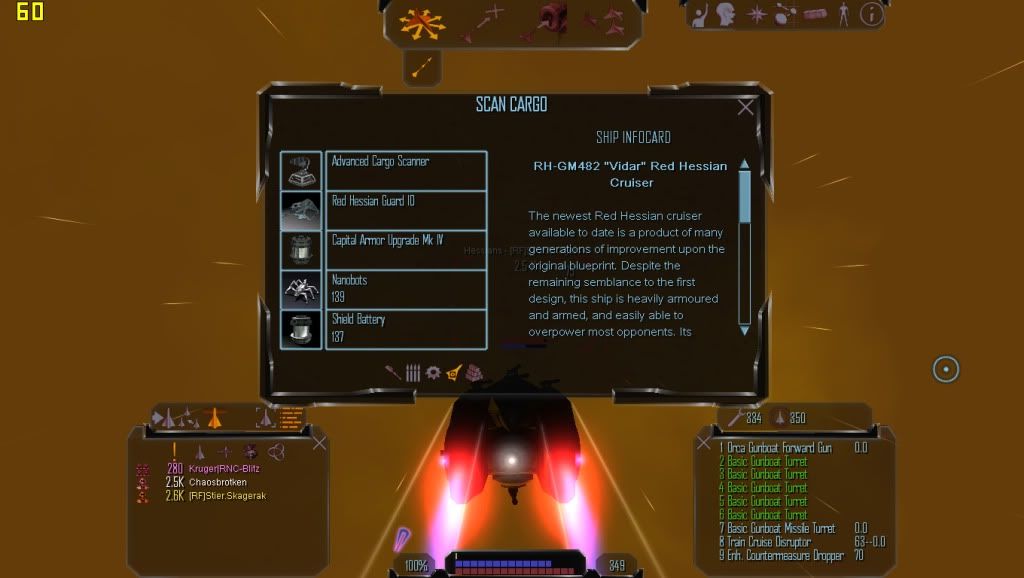This screenshot has height=578, width=1024.
Task: Open the info circle icon in top bar
Action: [872, 14]
